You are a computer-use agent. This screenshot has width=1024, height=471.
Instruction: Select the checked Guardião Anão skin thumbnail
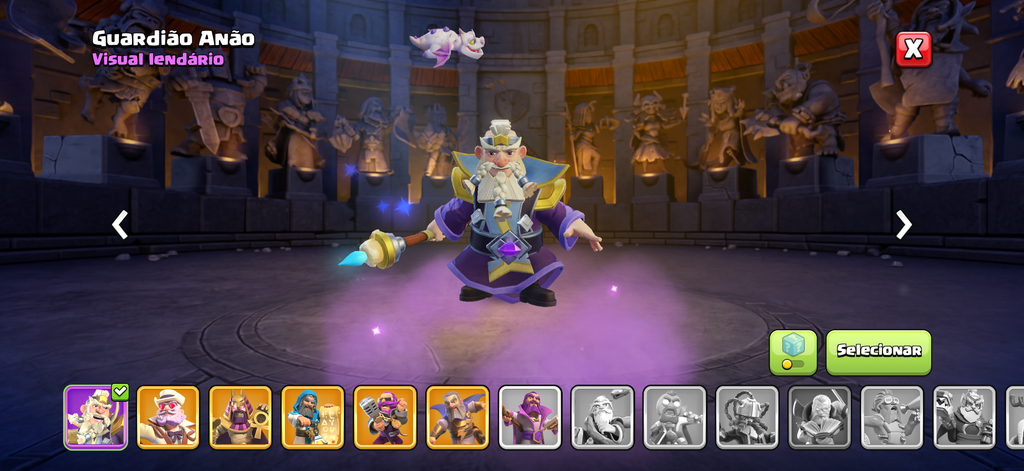tap(96, 417)
